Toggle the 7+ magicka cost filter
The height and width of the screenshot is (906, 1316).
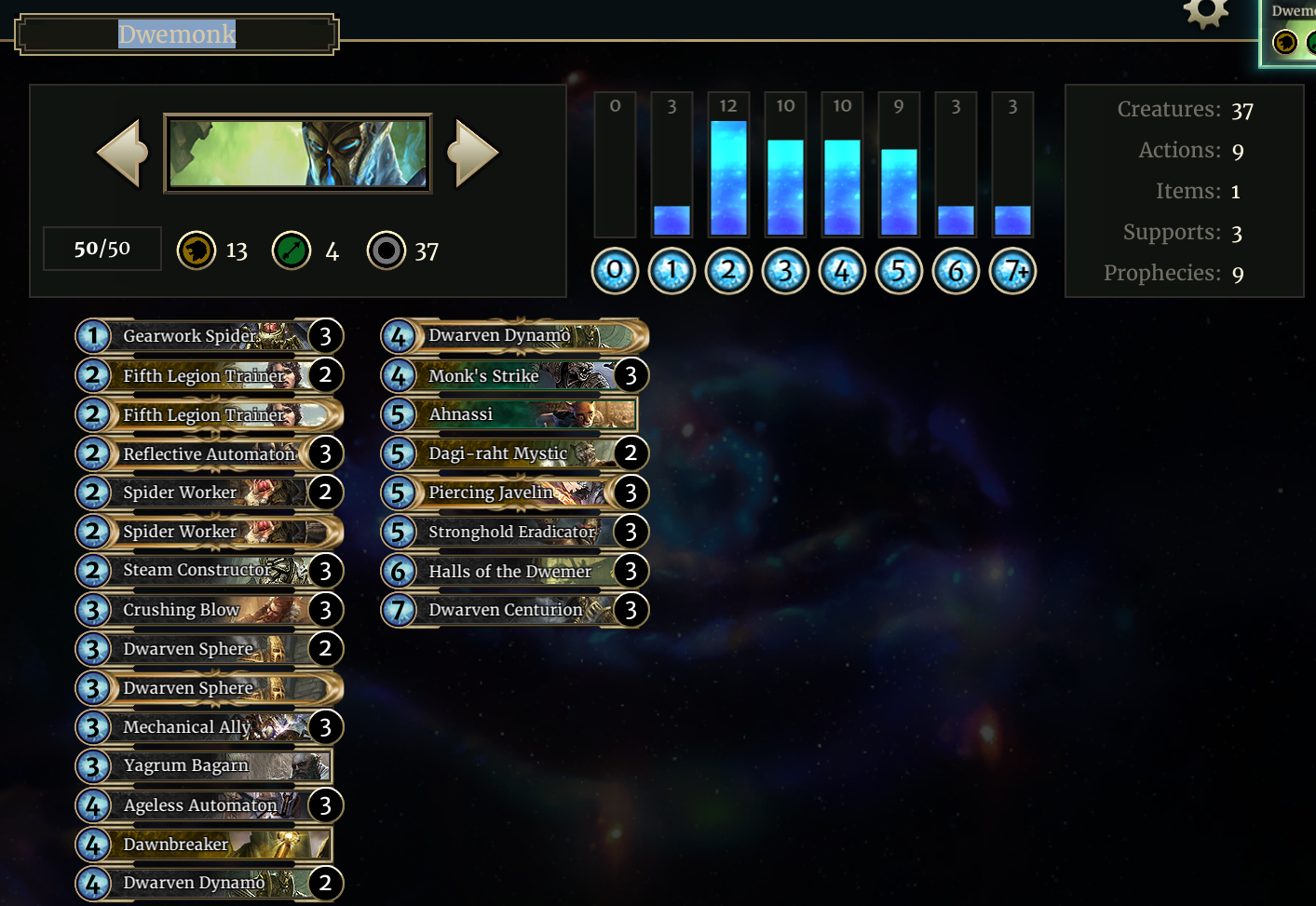pyautogui.click(x=1012, y=271)
